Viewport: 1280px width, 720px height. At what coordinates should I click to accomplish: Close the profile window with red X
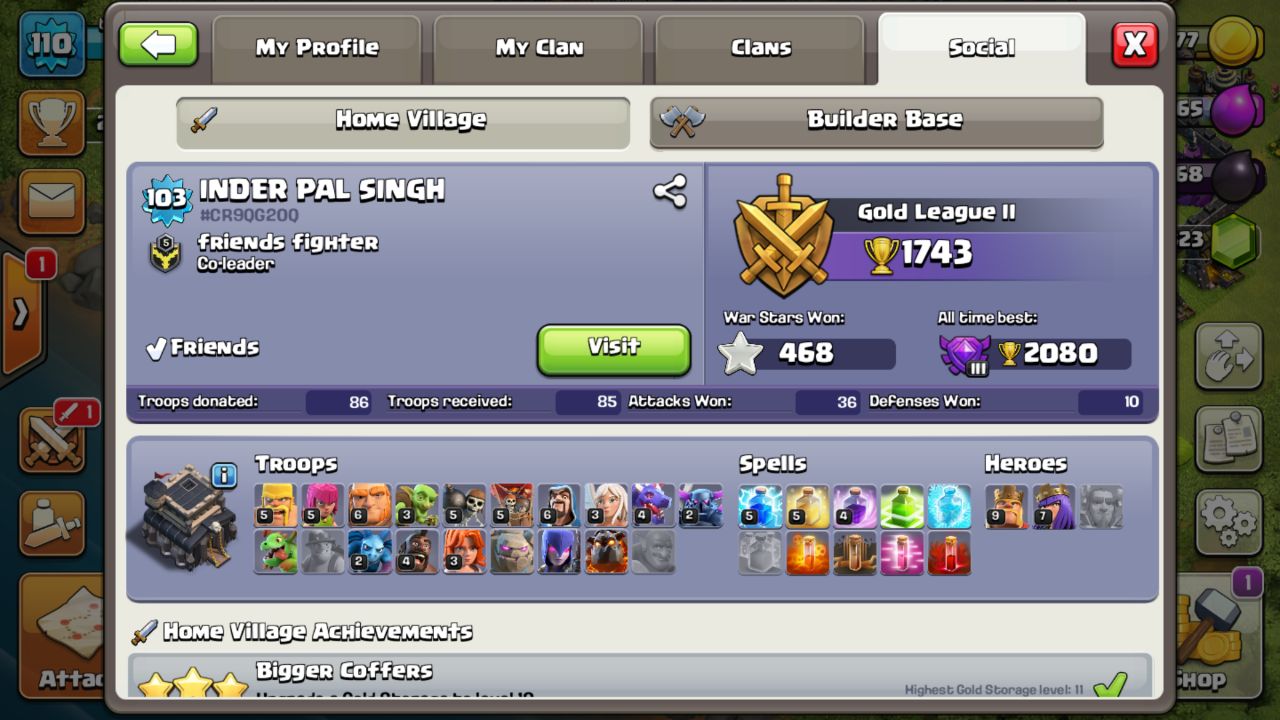click(x=1135, y=45)
